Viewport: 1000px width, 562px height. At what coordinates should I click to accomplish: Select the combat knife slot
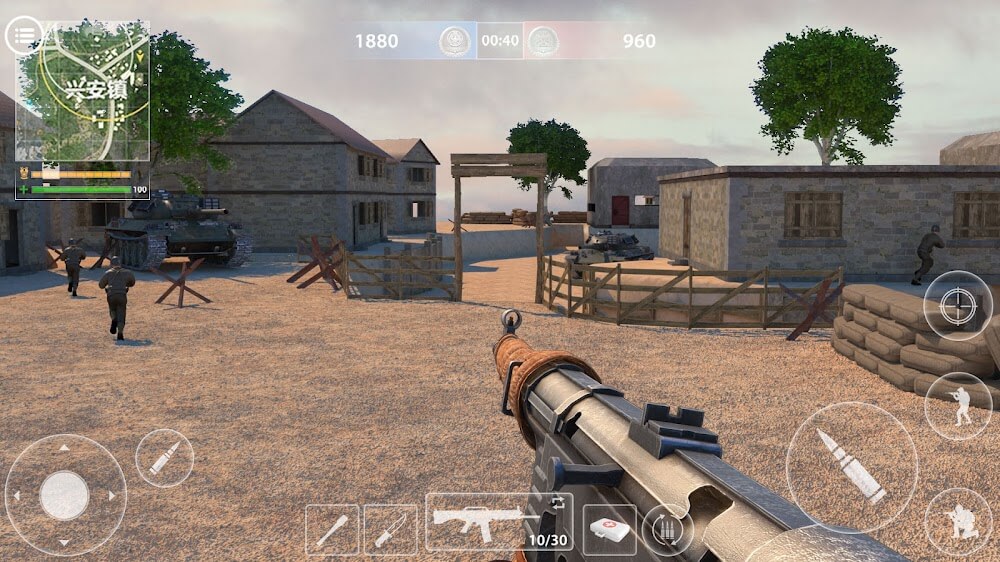(390, 529)
